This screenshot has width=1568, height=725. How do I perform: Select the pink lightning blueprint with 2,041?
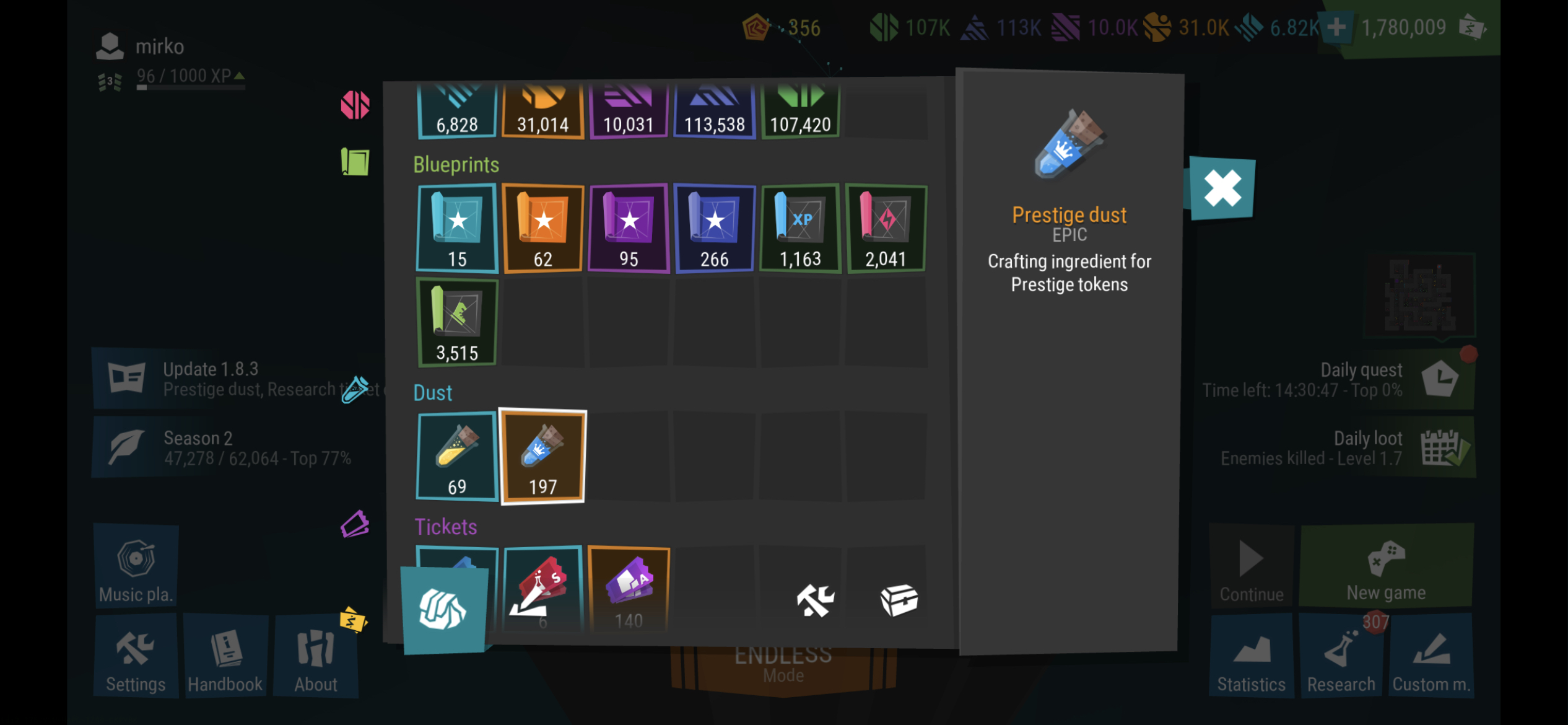click(x=886, y=229)
